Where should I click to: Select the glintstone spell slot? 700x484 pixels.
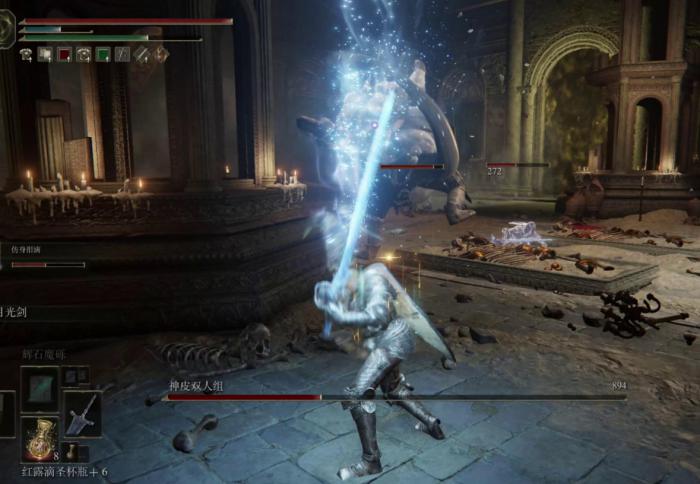click(x=40, y=389)
